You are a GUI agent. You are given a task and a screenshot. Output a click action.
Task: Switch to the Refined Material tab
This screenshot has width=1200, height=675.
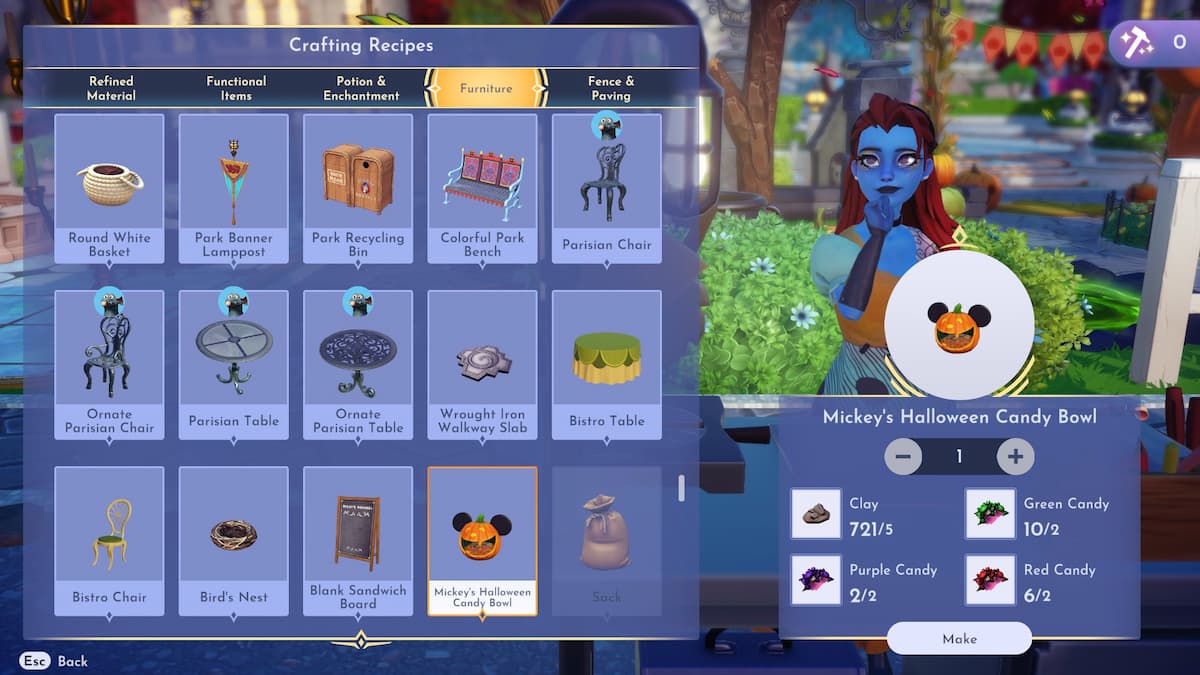coord(111,88)
